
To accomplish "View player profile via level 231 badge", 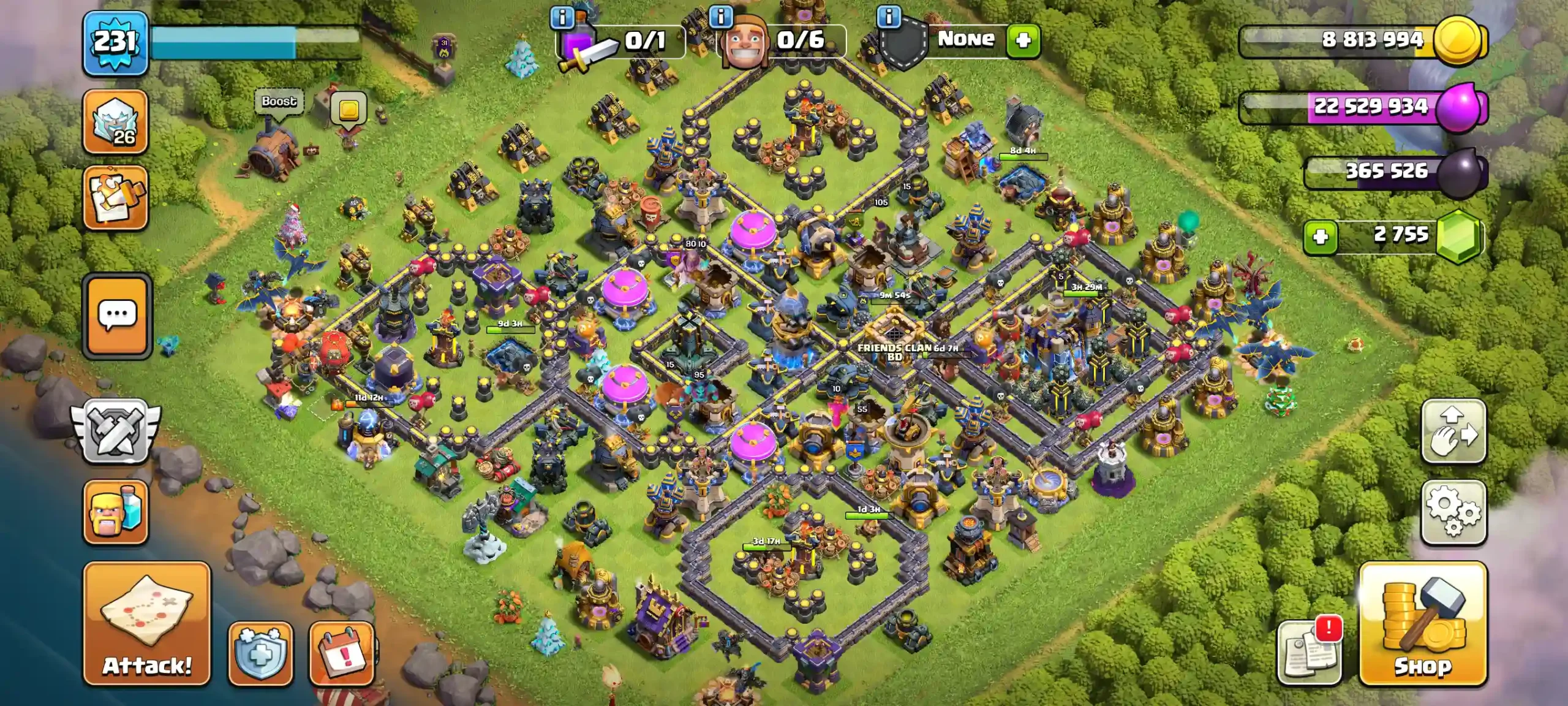I will (x=115, y=43).
